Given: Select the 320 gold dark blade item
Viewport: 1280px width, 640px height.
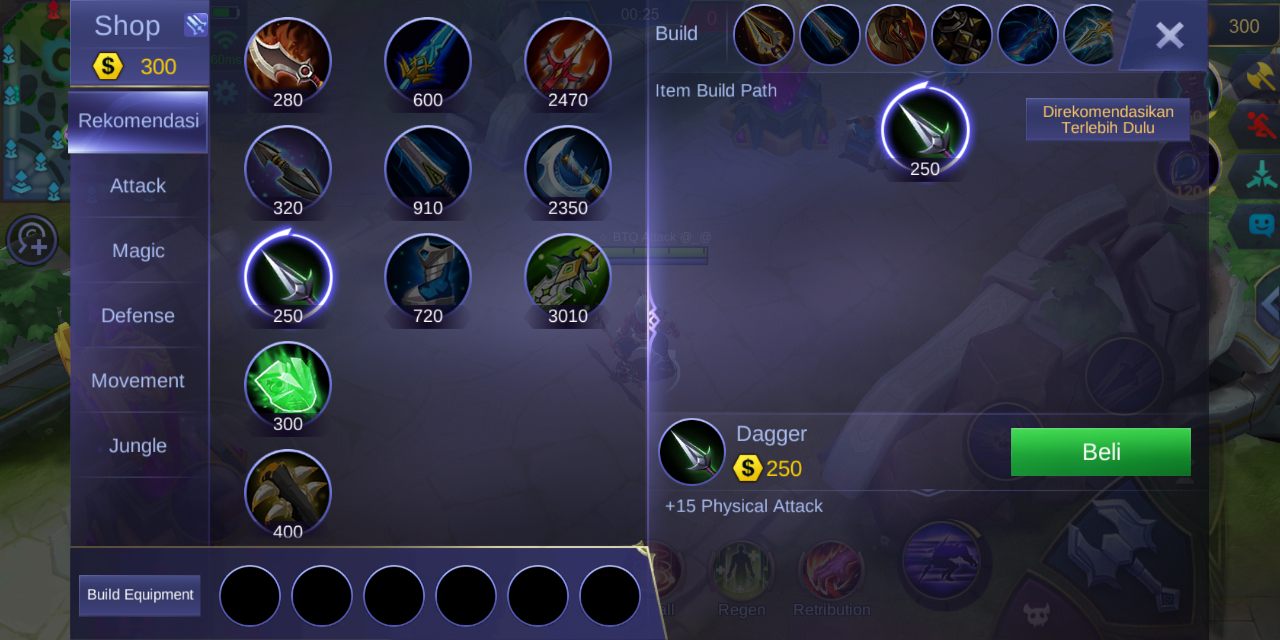Looking at the screenshot, I should [288, 168].
